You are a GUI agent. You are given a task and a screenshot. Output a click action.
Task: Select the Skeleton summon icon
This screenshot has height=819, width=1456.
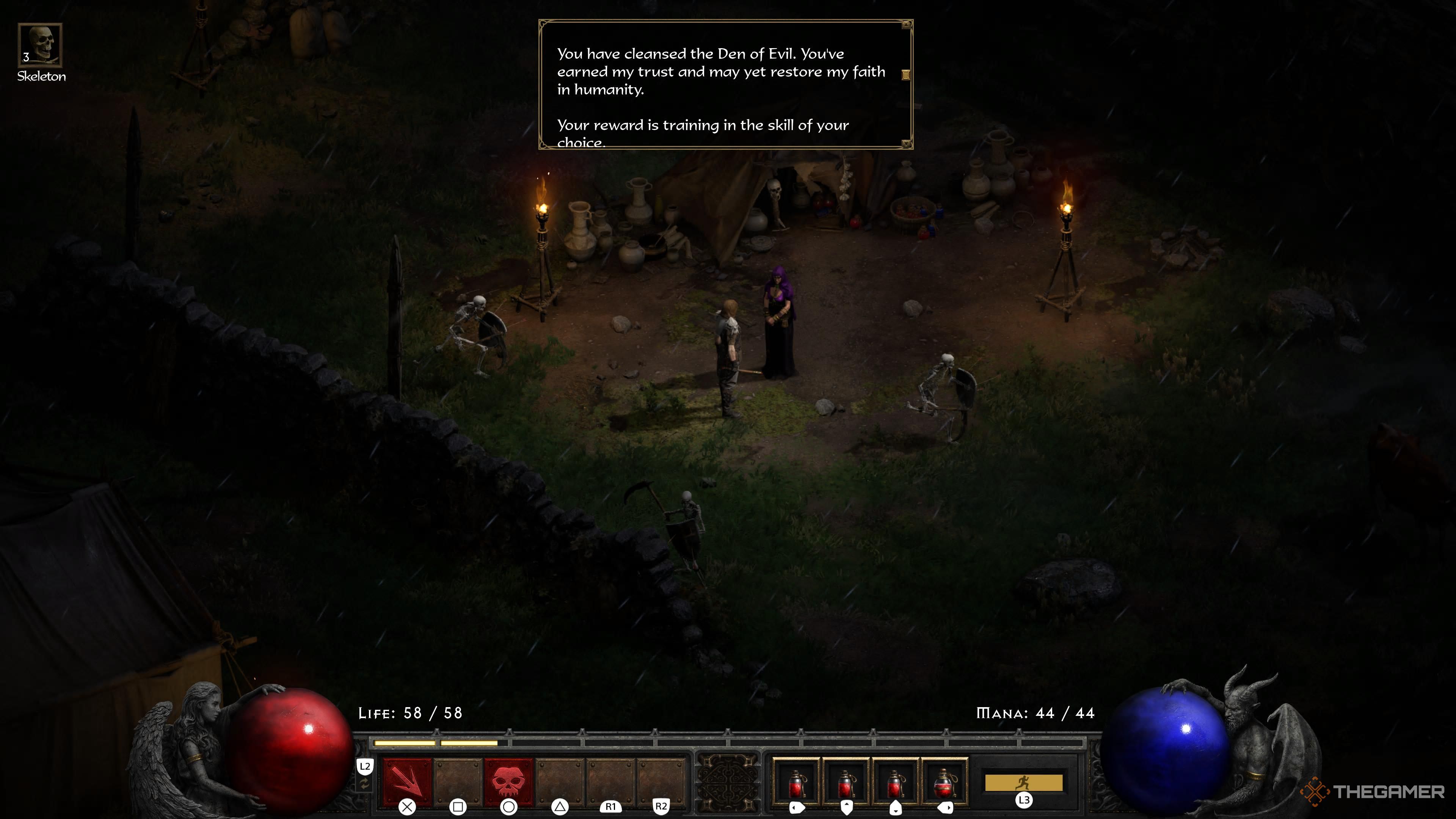coord(39,45)
